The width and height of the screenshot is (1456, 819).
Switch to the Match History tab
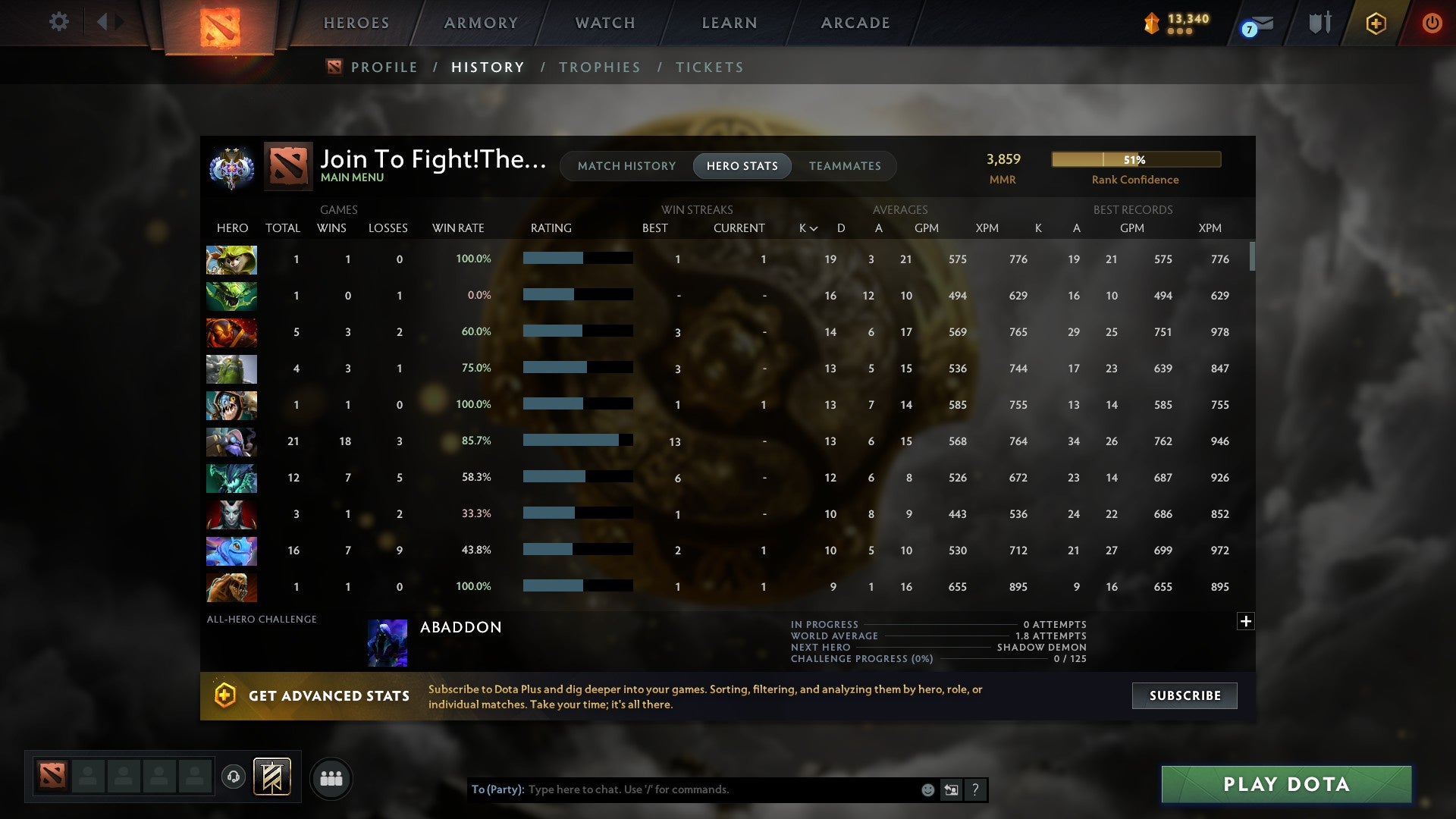(626, 165)
